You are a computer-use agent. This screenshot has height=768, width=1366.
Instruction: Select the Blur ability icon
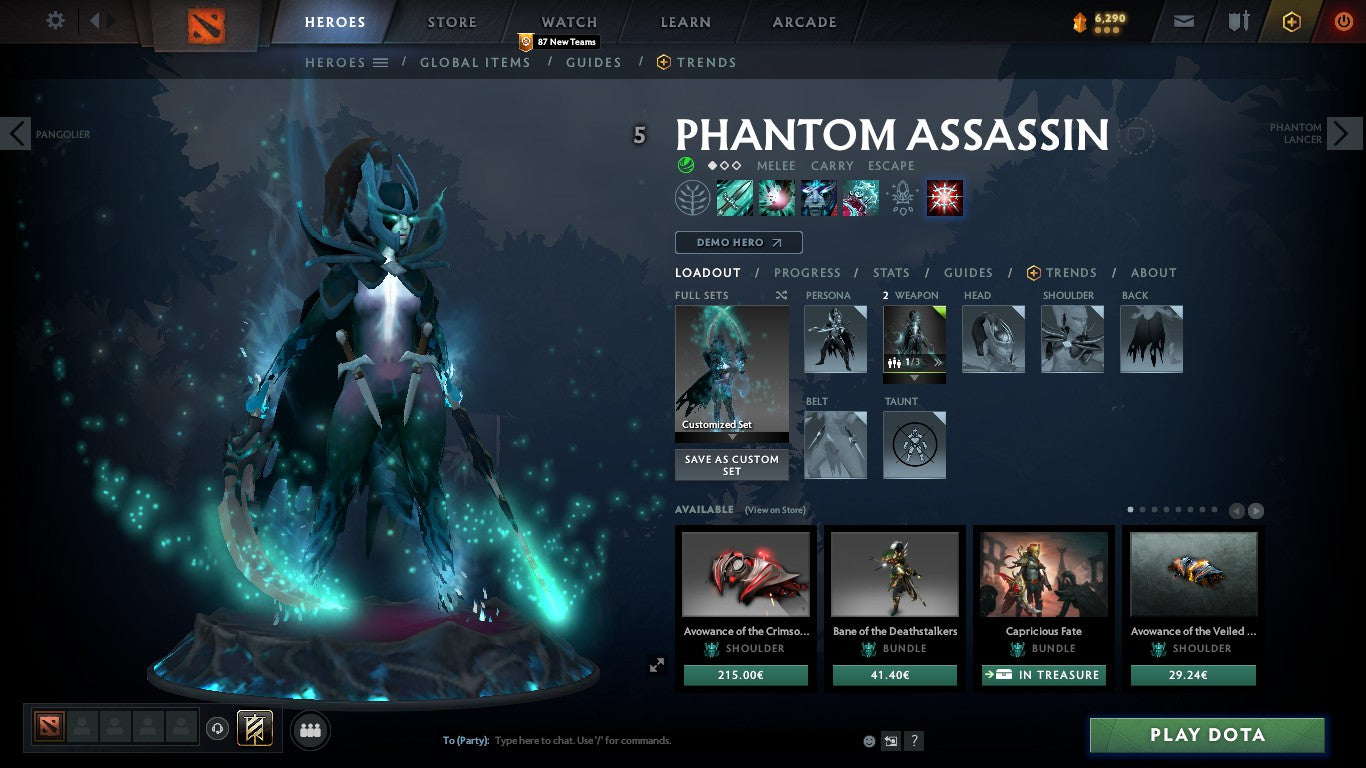819,197
